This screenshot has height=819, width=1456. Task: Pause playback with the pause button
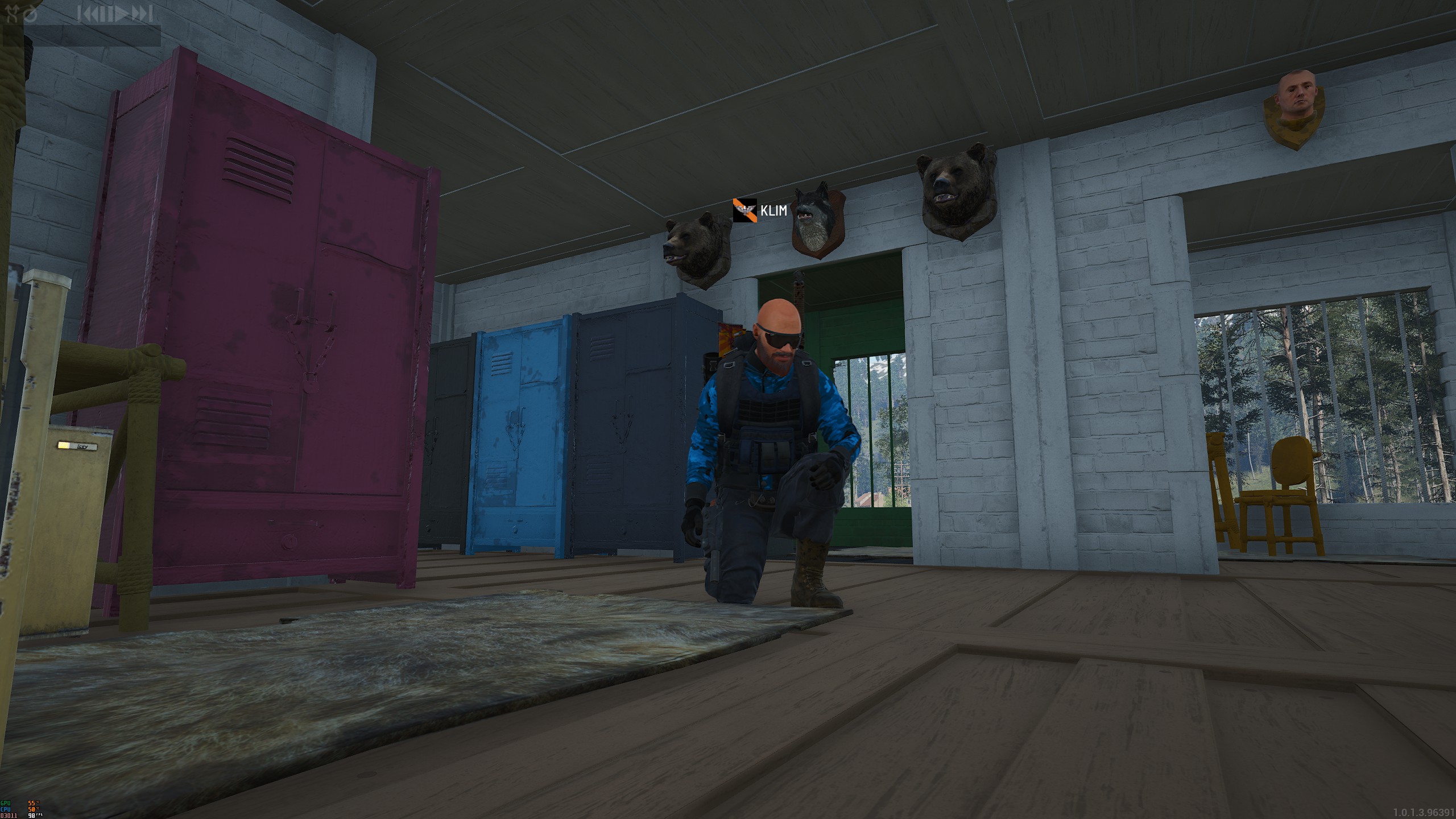(106, 14)
